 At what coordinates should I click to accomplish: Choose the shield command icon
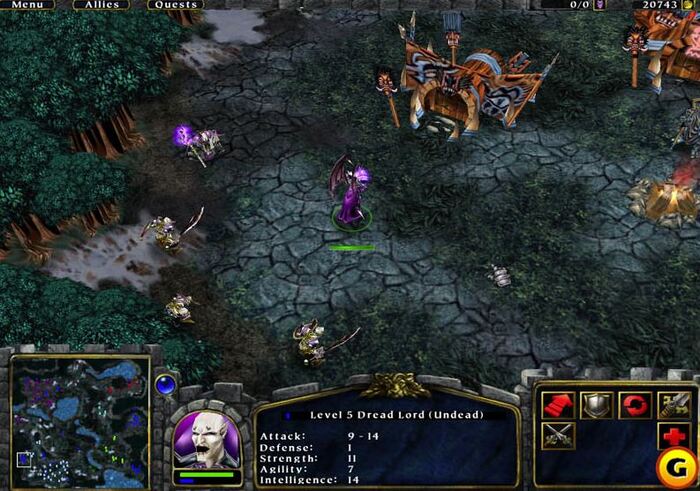595,404
